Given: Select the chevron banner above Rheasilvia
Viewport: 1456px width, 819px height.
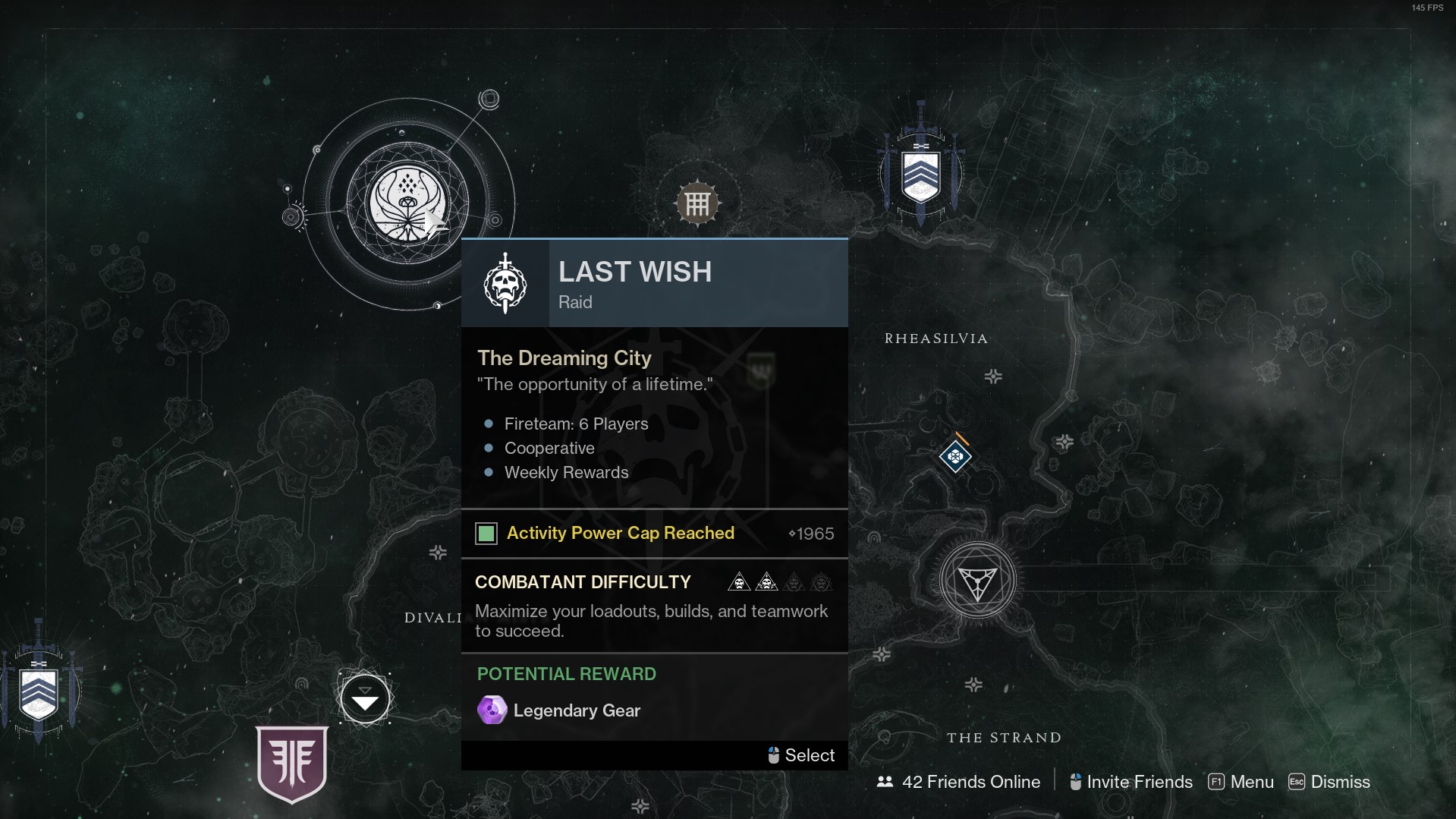Looking at the screenshot, I should [x=920, y=175].
